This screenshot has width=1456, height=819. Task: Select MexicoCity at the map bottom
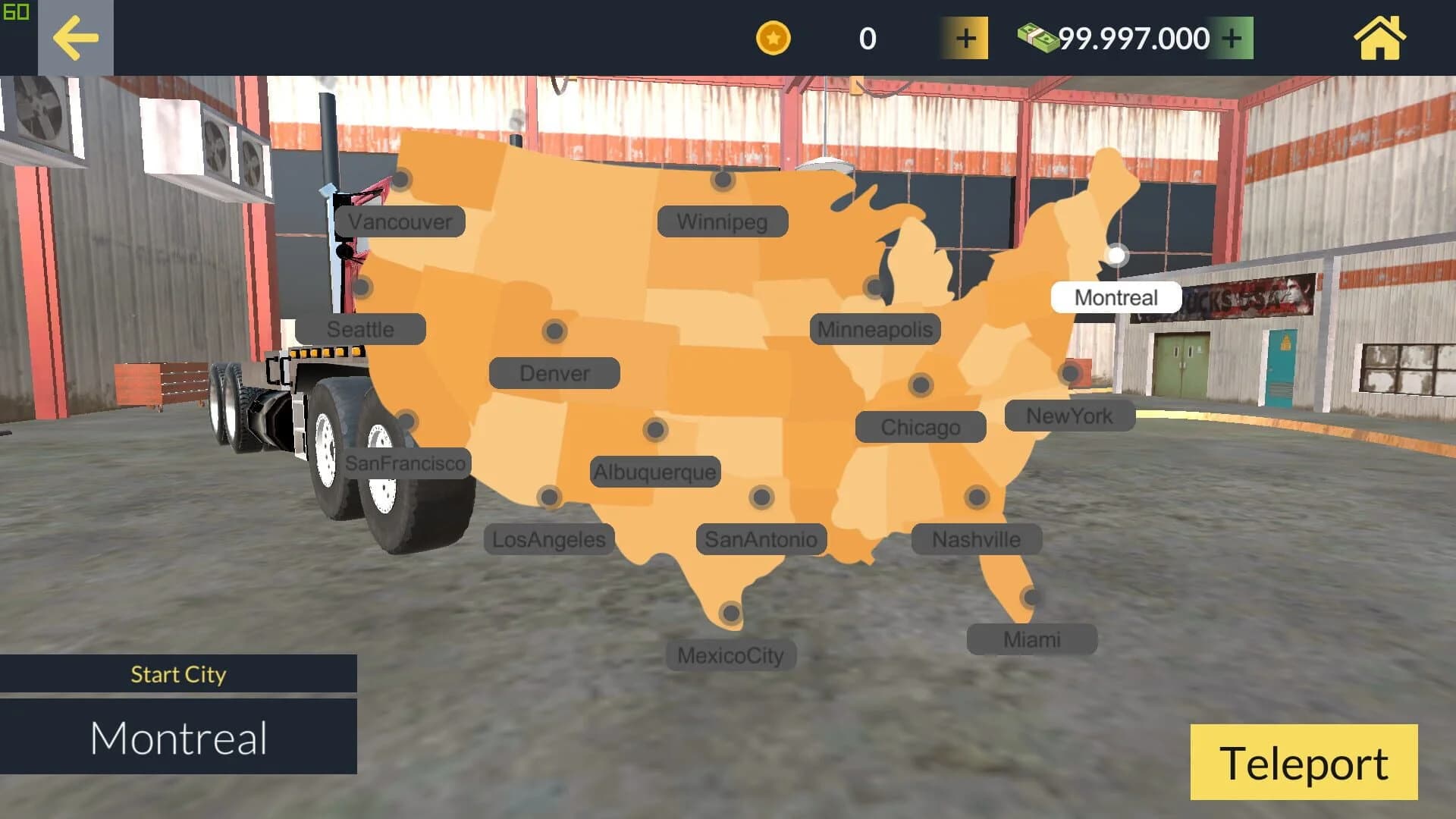(730, 655)
